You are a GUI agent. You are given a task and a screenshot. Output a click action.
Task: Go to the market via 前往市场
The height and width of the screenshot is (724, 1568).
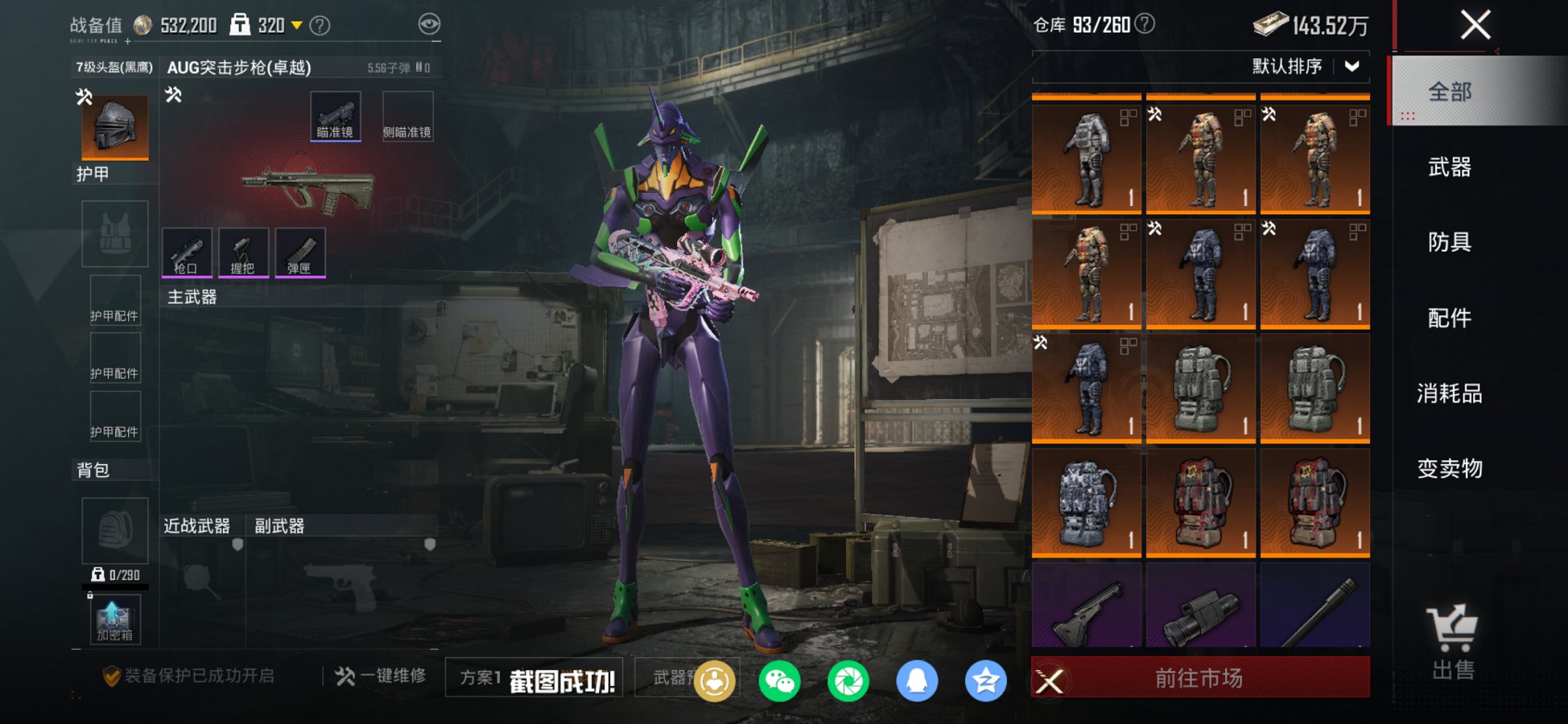(1199, 678)
